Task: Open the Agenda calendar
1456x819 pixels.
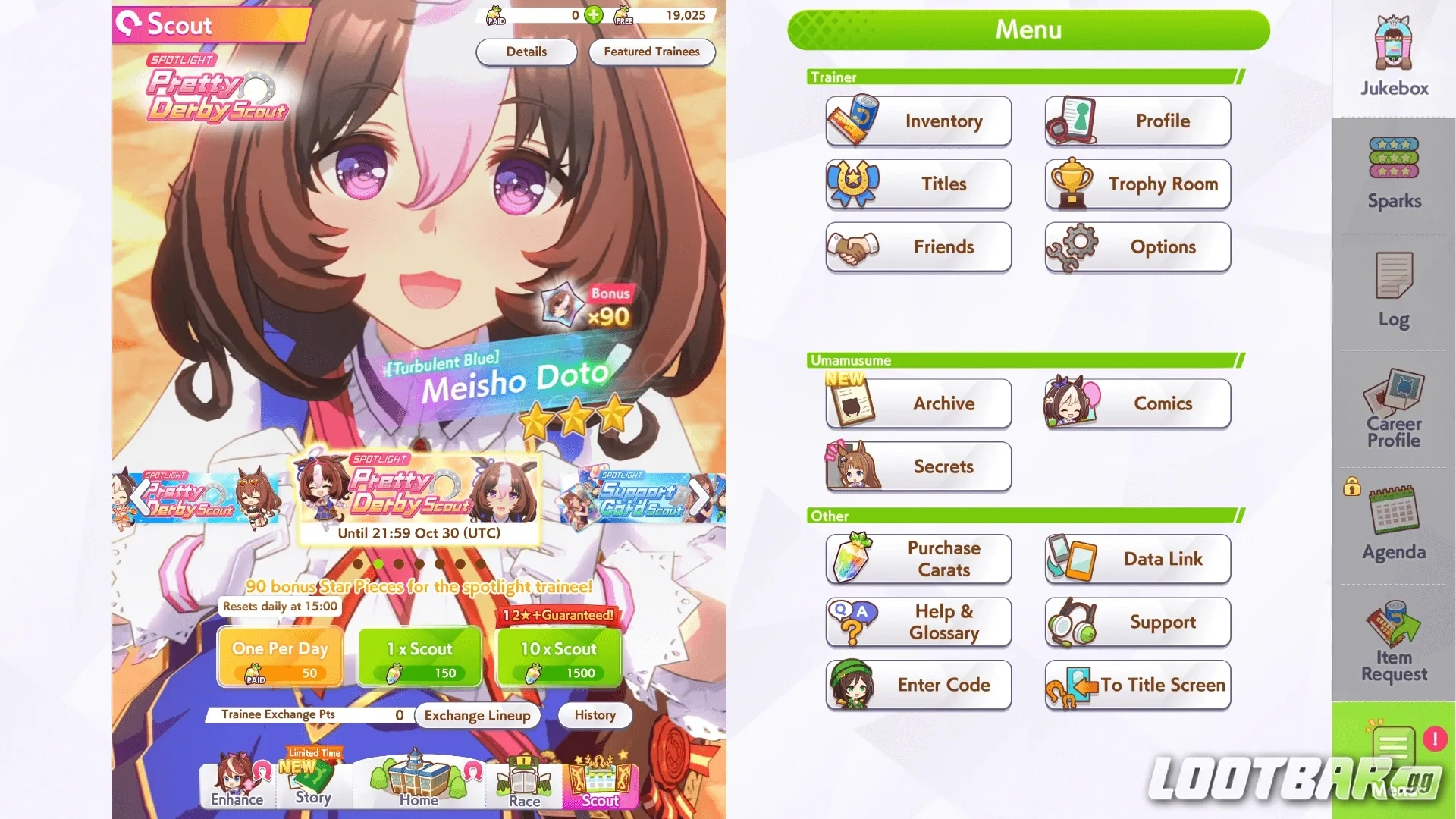Action: click(1392, 516)
